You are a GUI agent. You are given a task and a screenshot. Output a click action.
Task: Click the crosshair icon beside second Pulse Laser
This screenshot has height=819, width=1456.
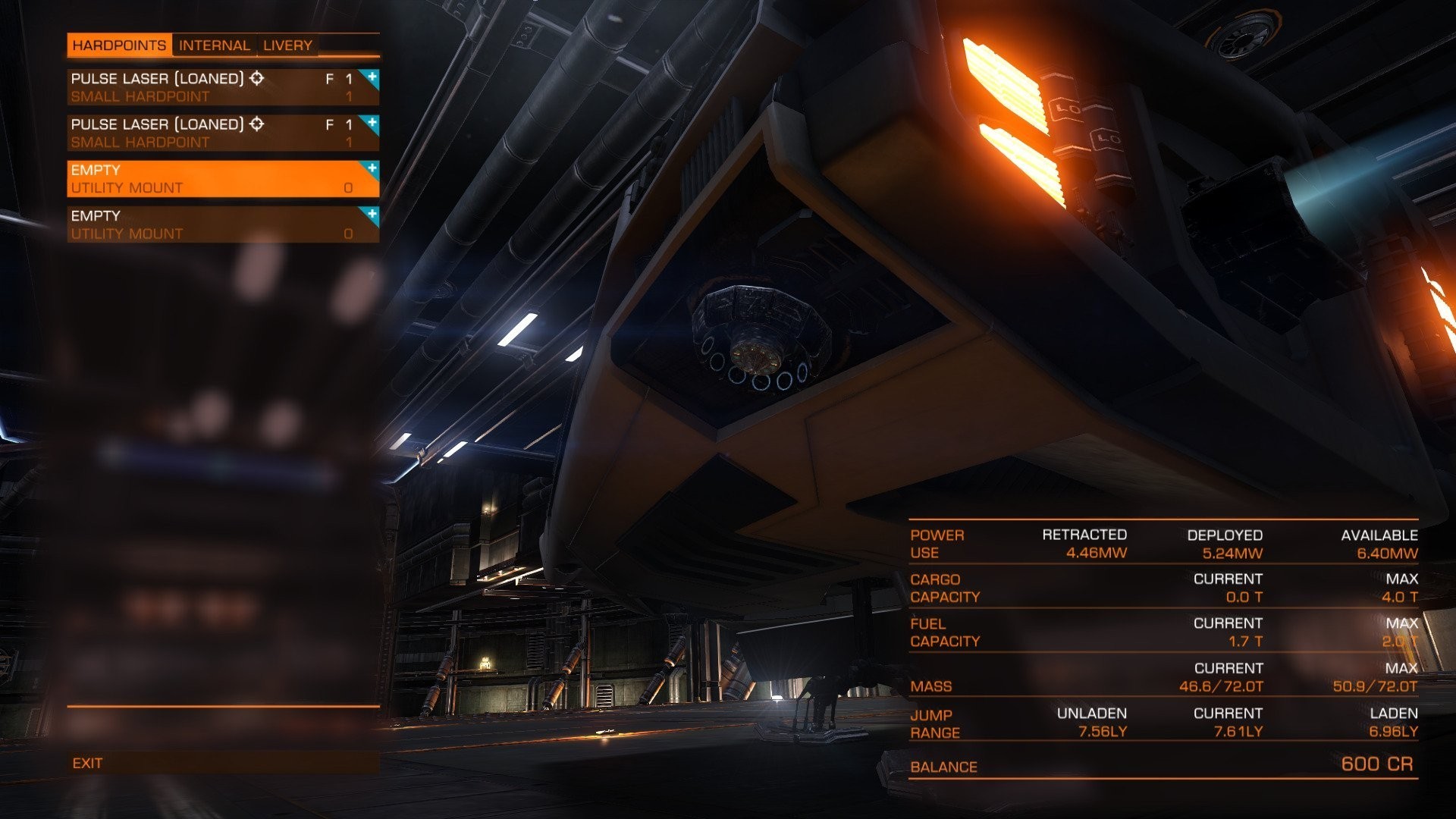click(x=257, y=124)
